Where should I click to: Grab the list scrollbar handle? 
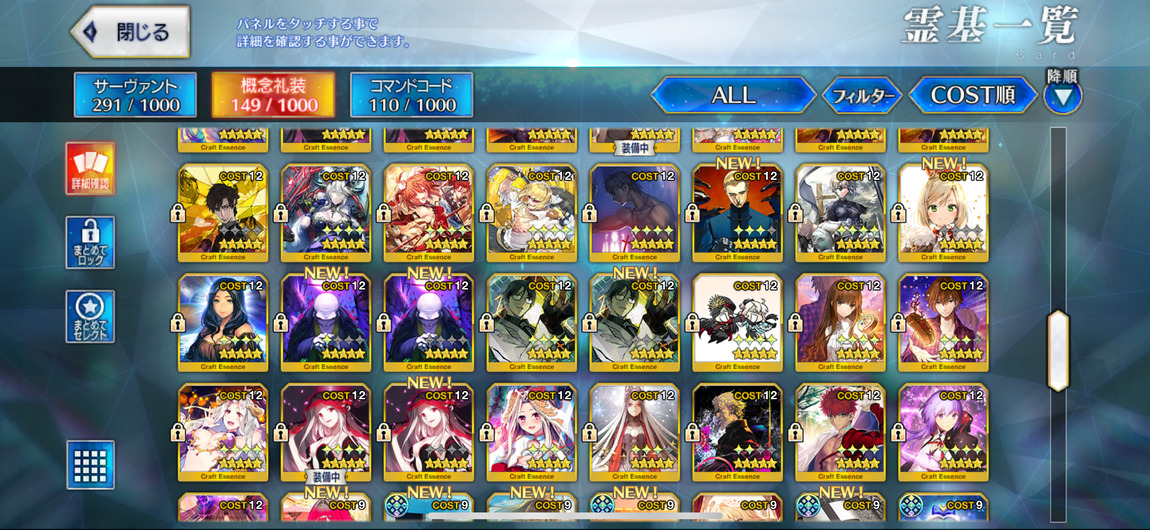[1057, 349]
